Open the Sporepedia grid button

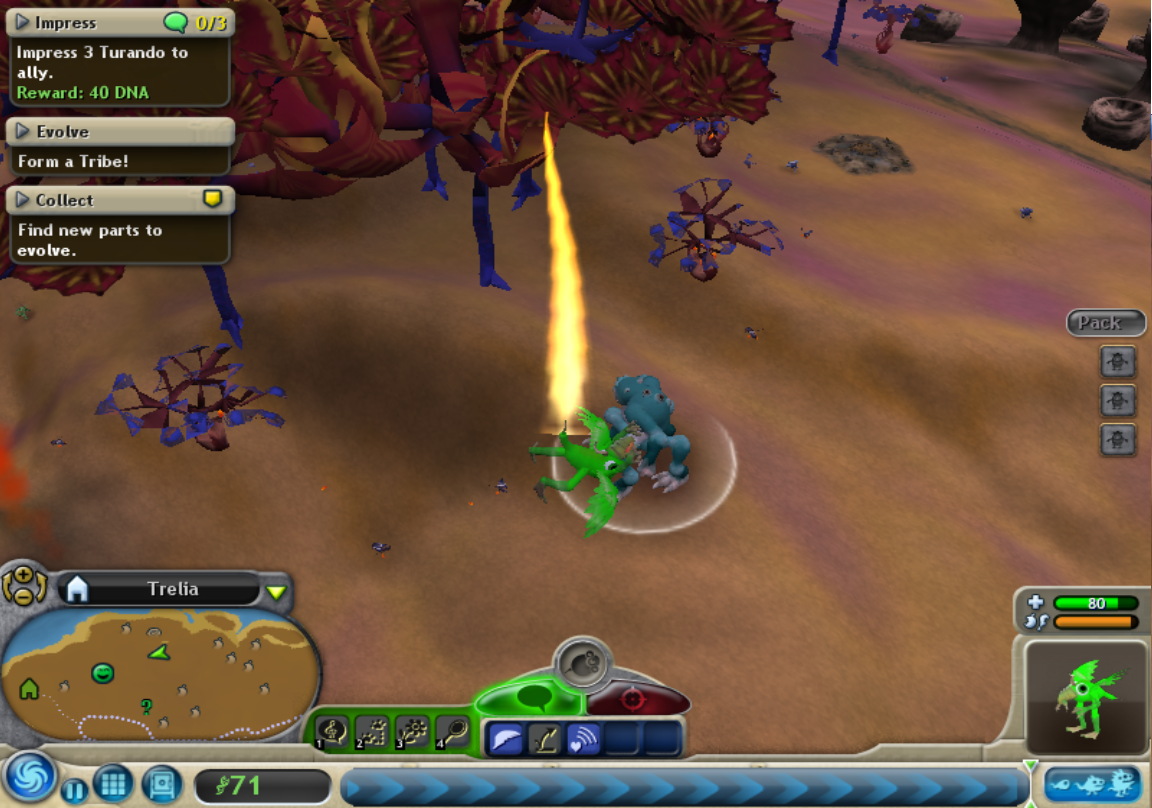pyautogui.click(x=113, y=783)
